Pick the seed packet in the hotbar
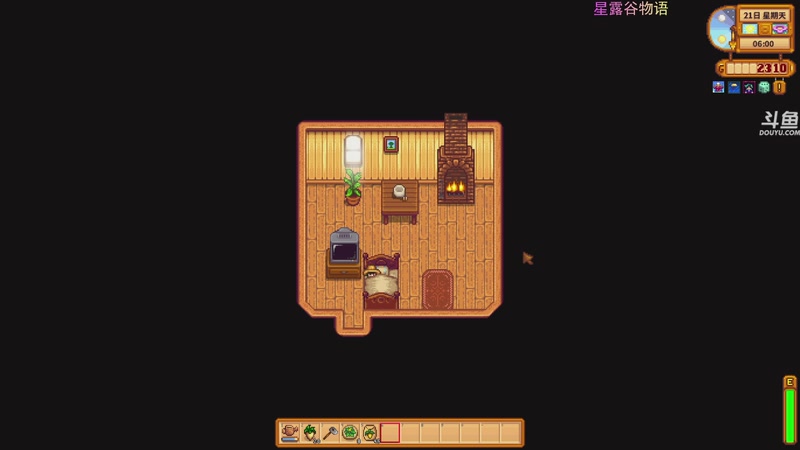 pos(370,433)
